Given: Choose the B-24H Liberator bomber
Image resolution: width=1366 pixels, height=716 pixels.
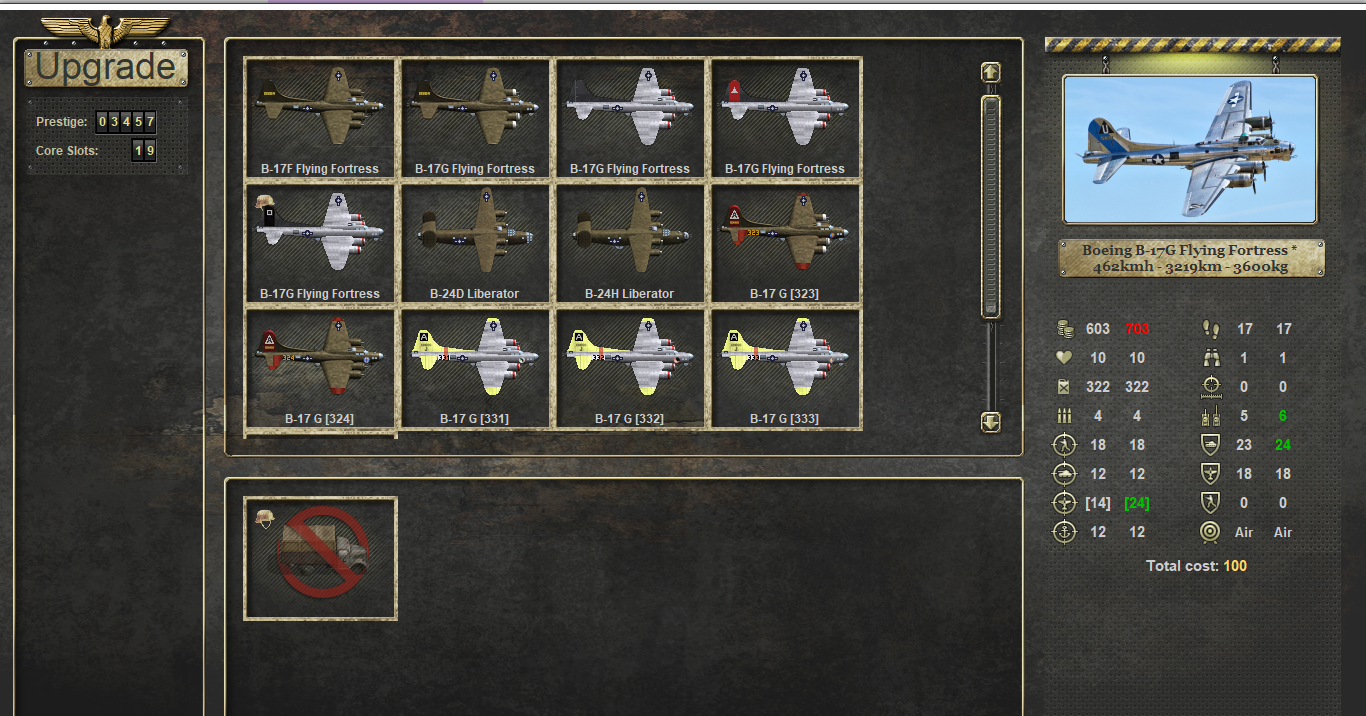Looking at the screenshot, I should coord(630,242).
